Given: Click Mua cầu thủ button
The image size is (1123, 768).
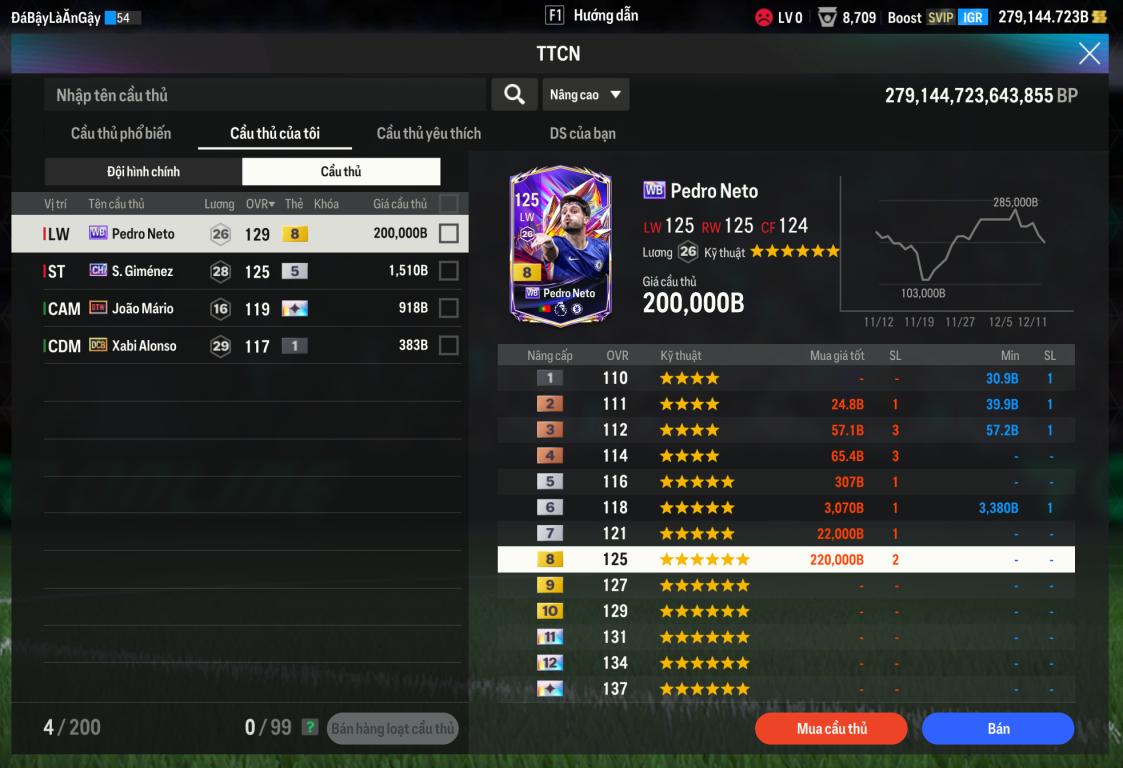Looking at the screenshot, I should pos(831,729).
